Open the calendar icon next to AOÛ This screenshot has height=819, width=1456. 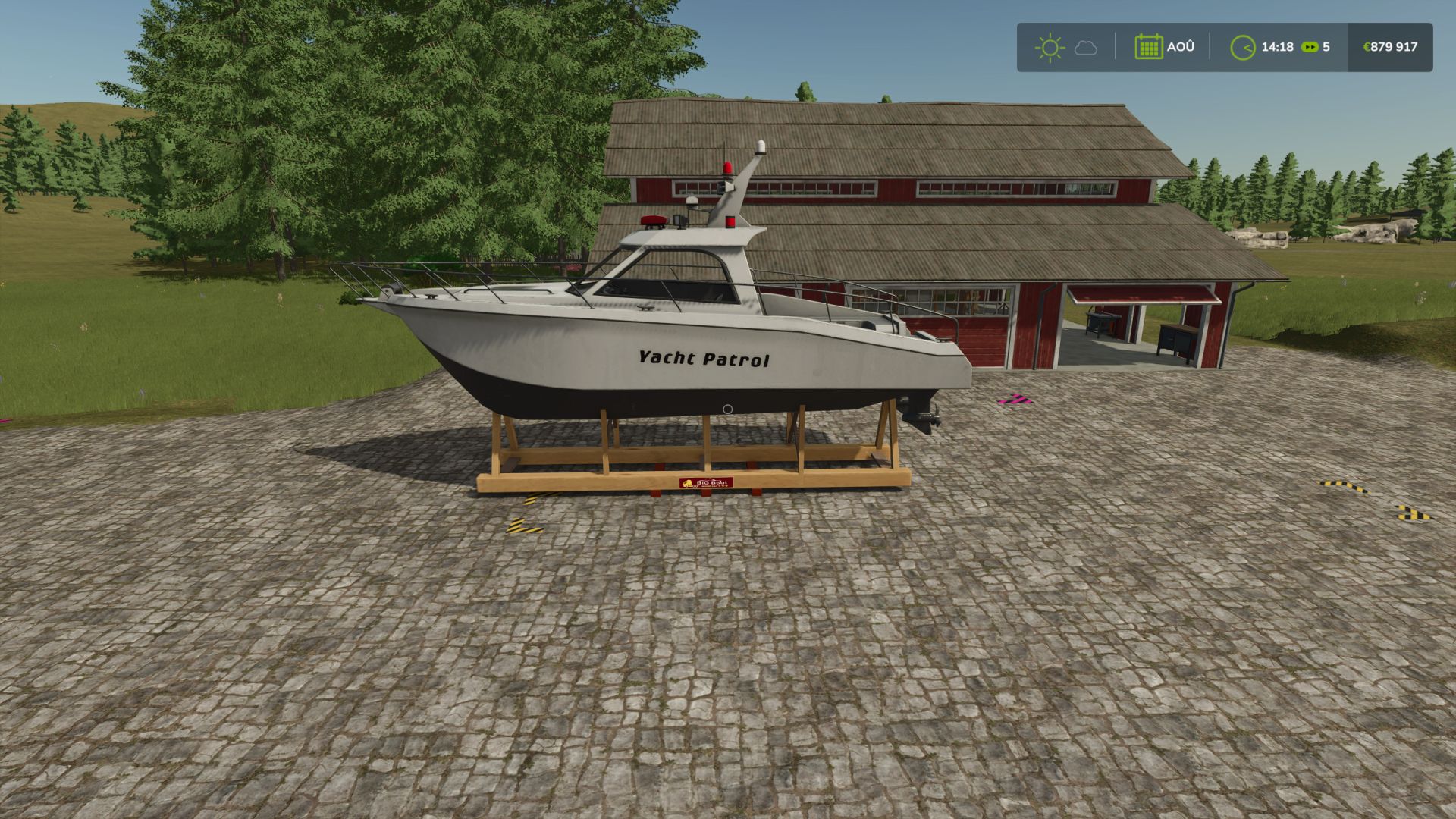point(1150,46)
